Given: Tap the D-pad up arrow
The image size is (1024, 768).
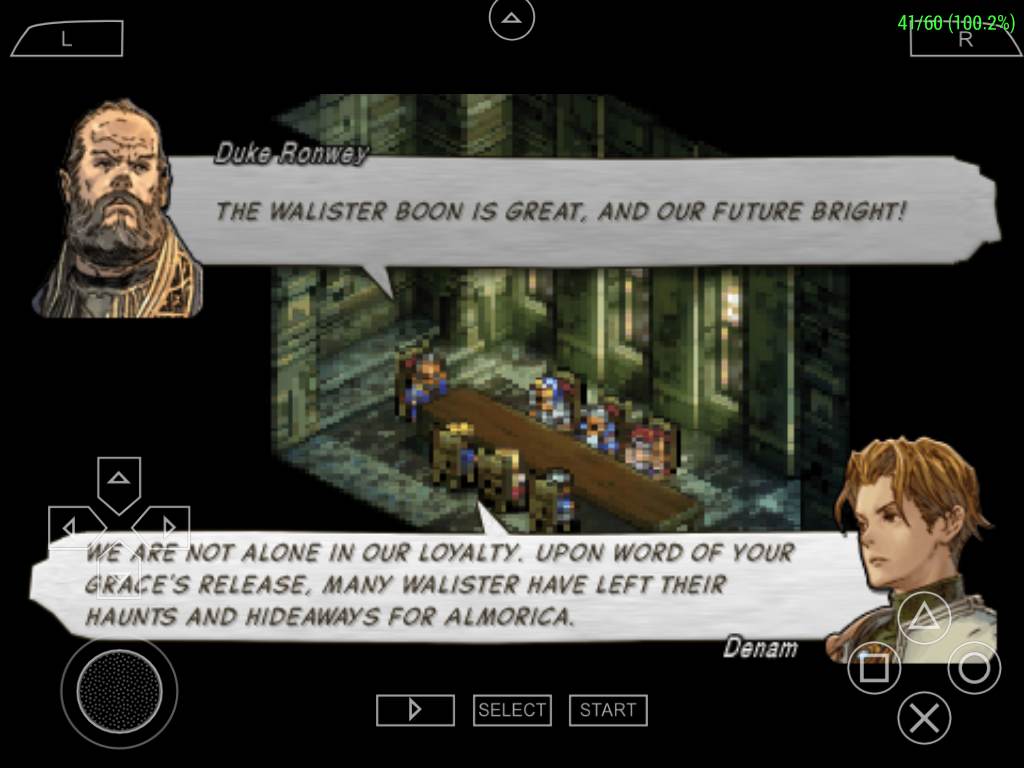Looking at the screenshot, I should [119, 480].
